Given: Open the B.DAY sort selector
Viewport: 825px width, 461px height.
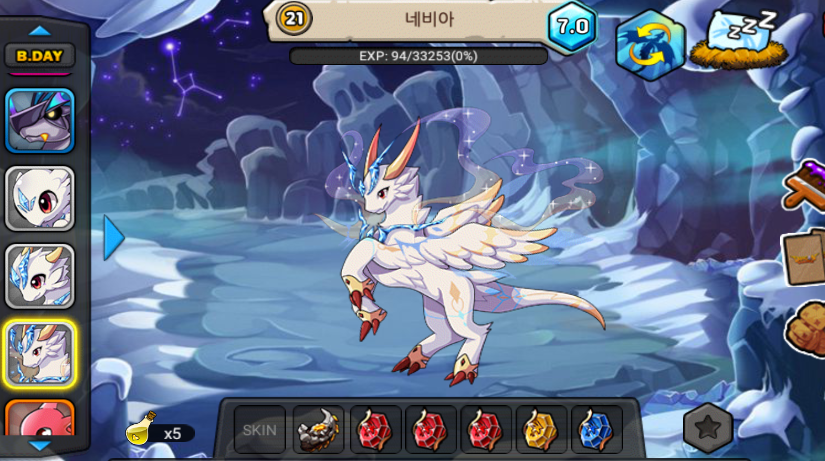Looking at the screenshot, I should tap(40, 56).
